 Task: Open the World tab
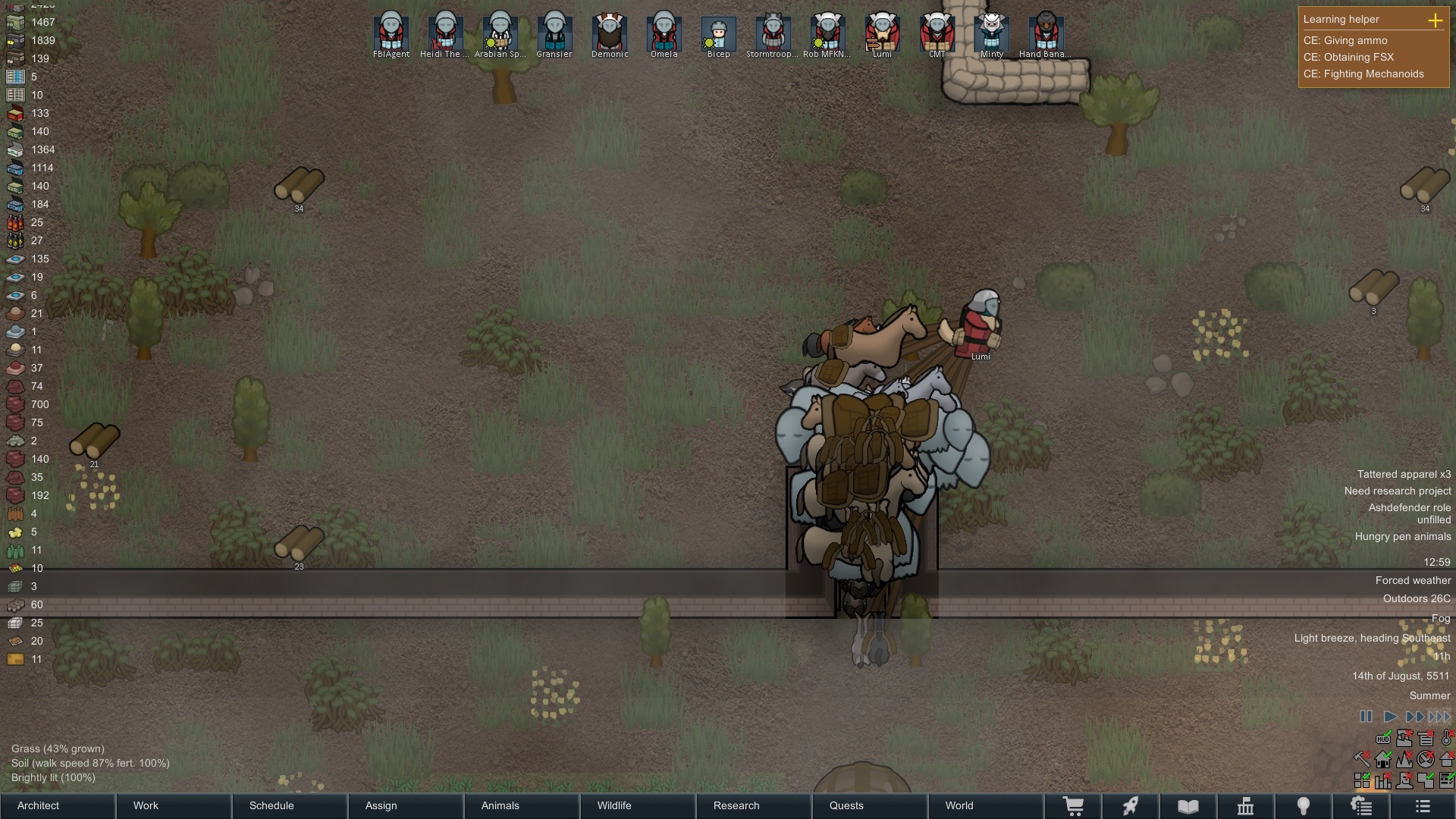tap(959, 806)
